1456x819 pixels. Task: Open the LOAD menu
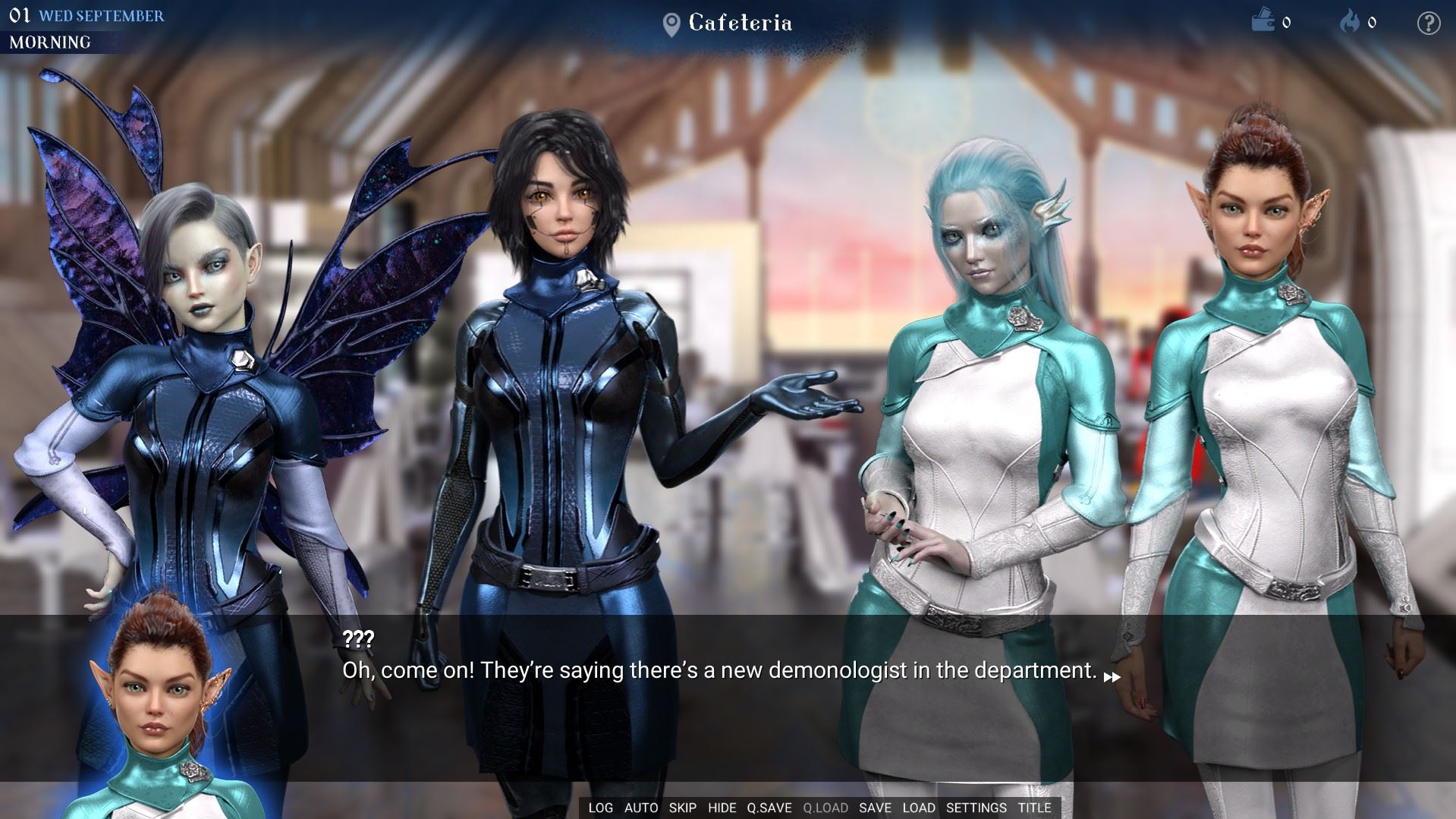pyautogui.click(x=919, y=808)
